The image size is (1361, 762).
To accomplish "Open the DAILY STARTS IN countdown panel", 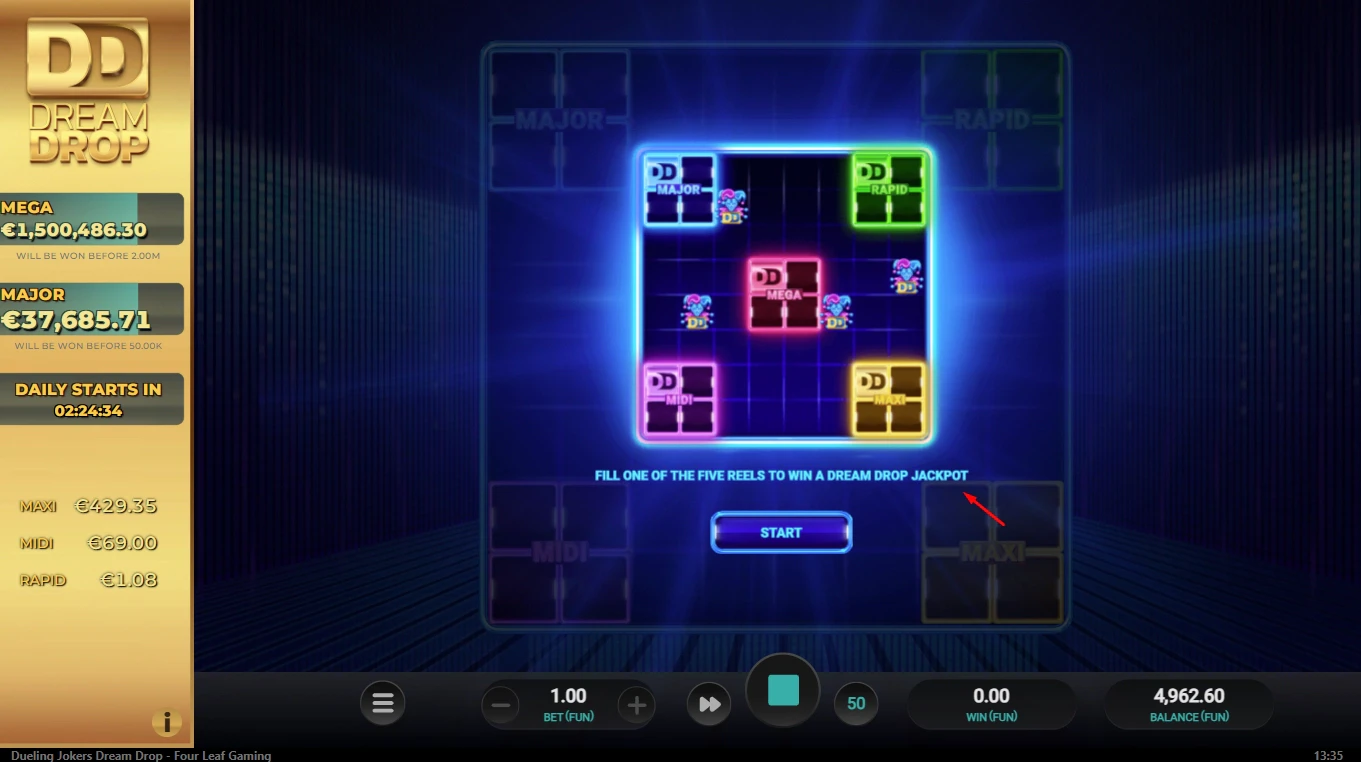I will (x=92, y=398).
